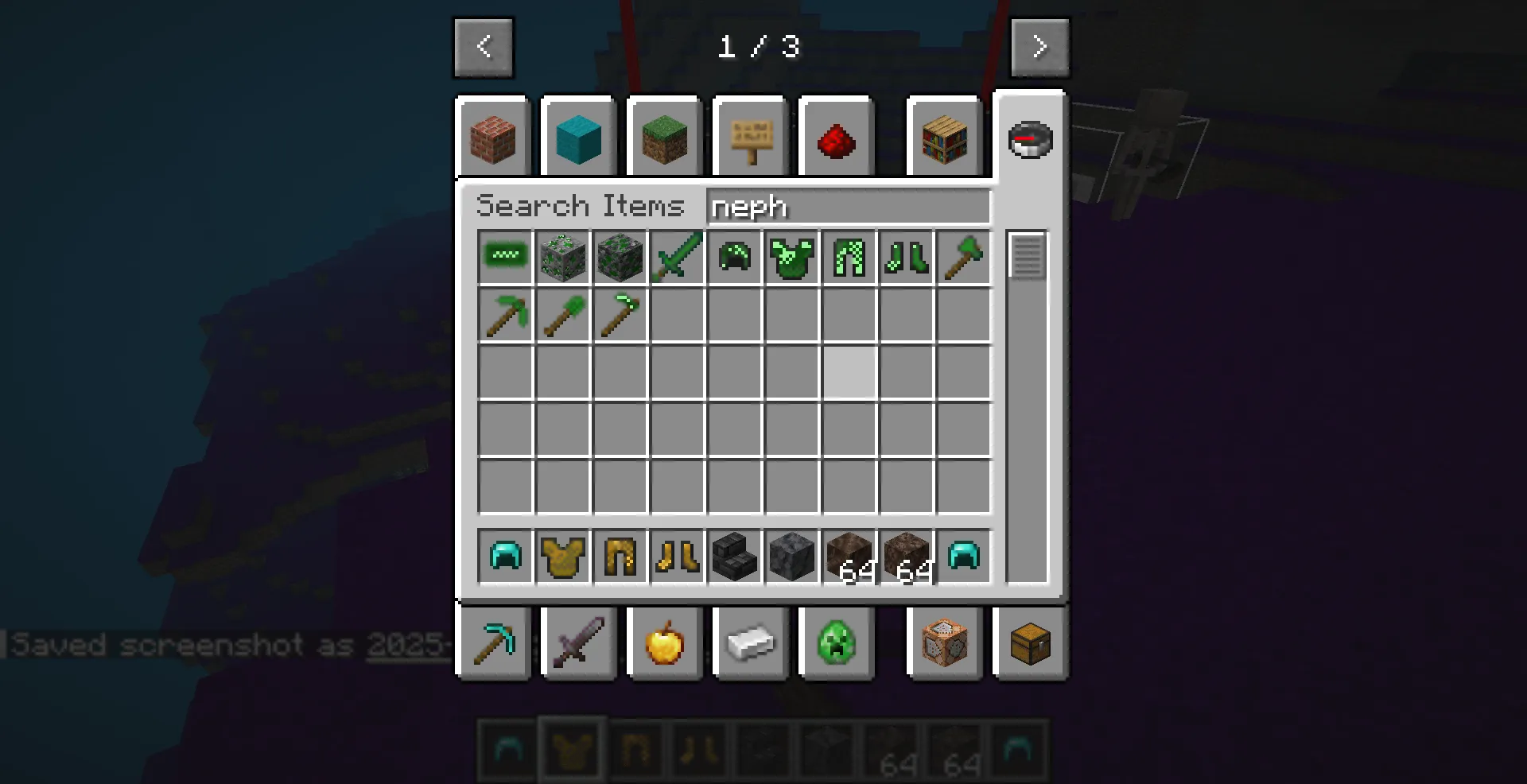The height and width of the screenshot is (784, 1527).
Task: Choose the emerald axe item
Action: coord(964,257)
